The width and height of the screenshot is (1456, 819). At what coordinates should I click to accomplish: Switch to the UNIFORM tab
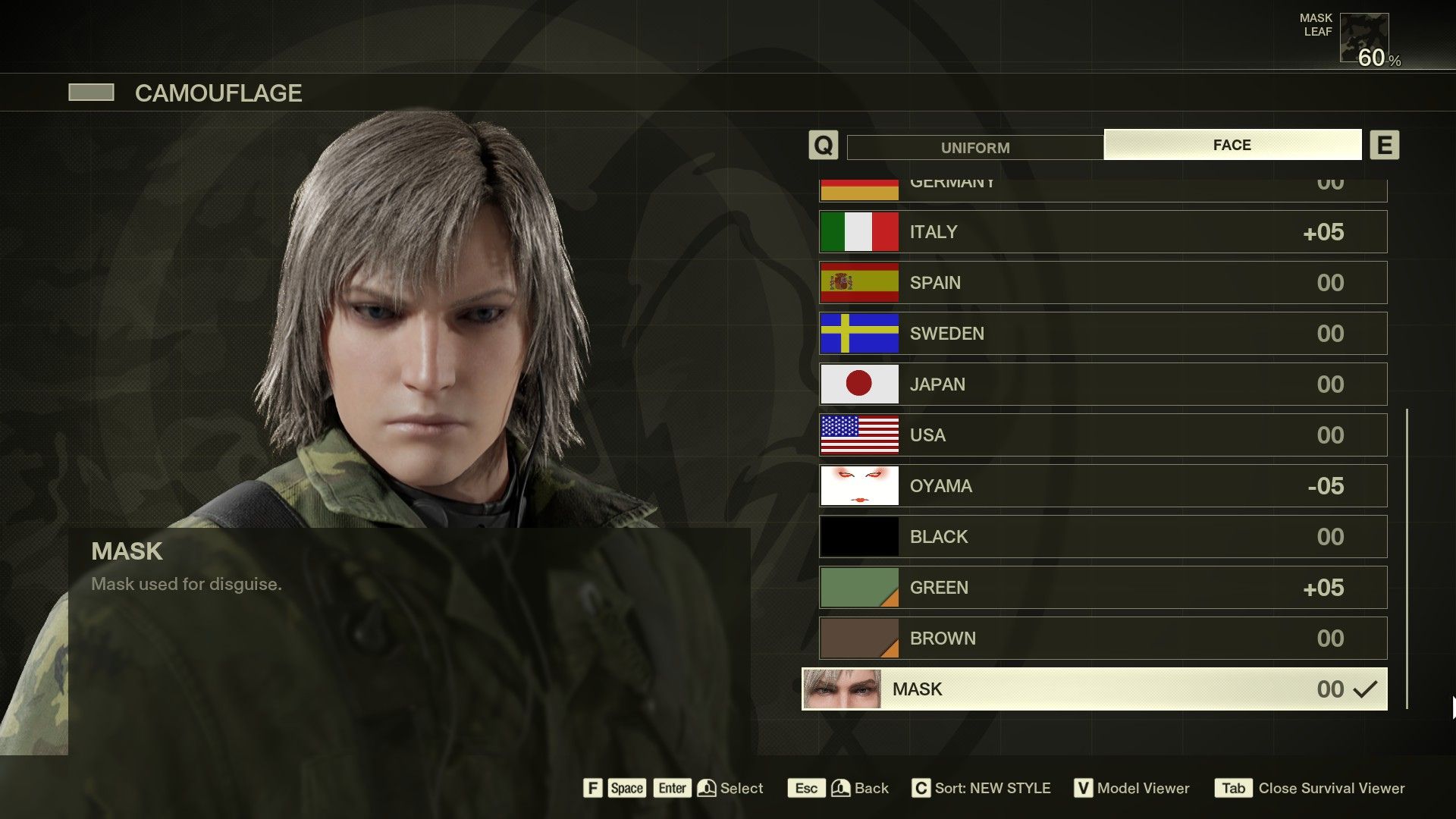[x=974, y=146]
